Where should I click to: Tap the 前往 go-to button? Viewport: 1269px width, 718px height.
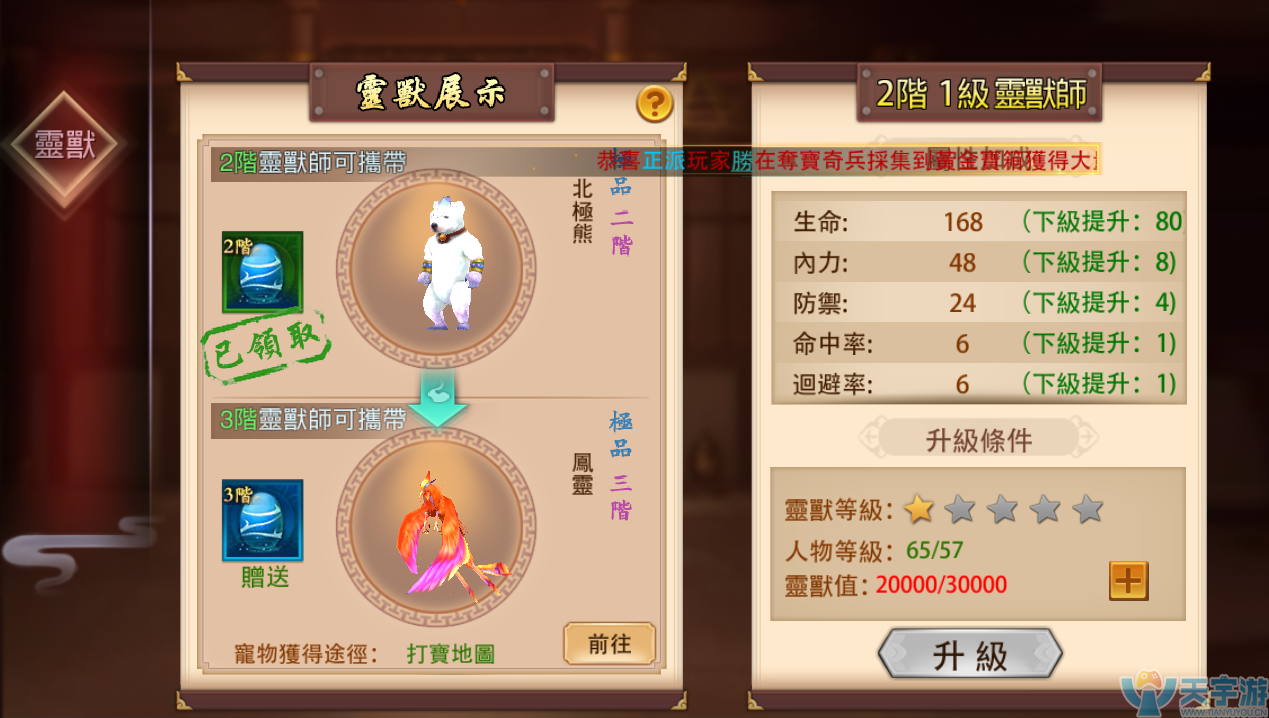pos(609,644)
